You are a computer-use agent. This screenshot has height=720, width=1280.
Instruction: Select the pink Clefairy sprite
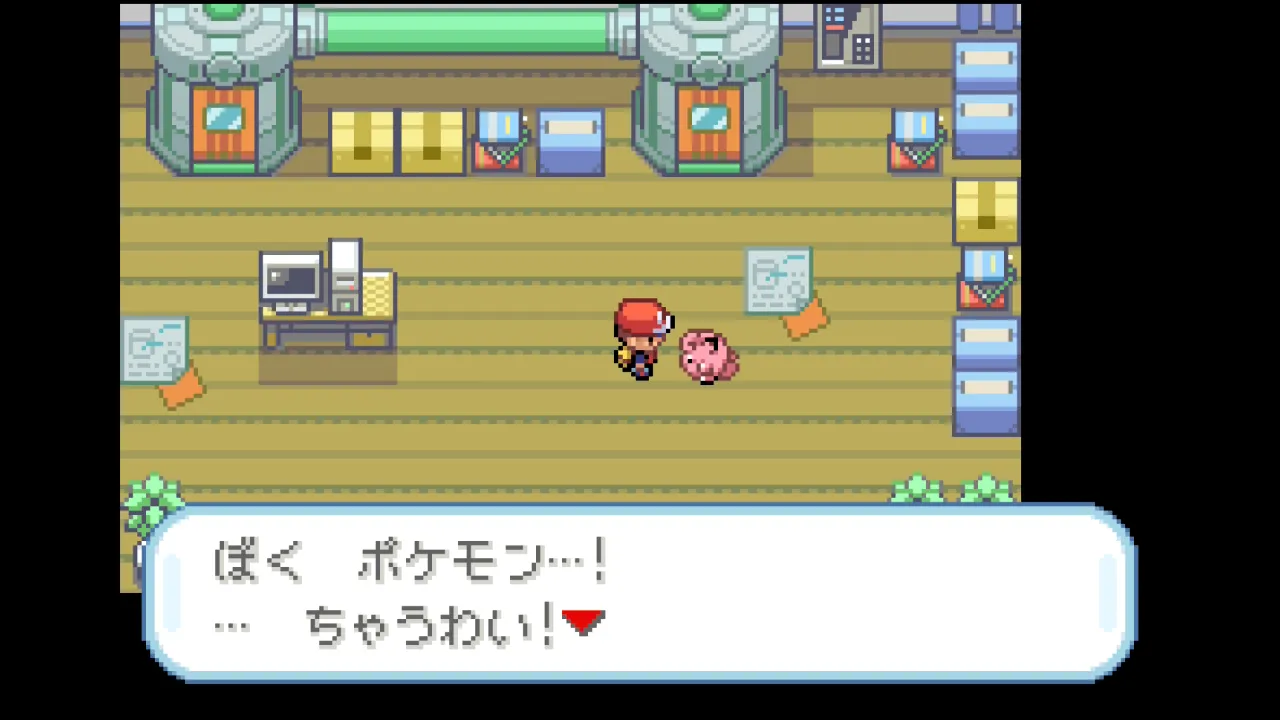(x=708, y=355)
